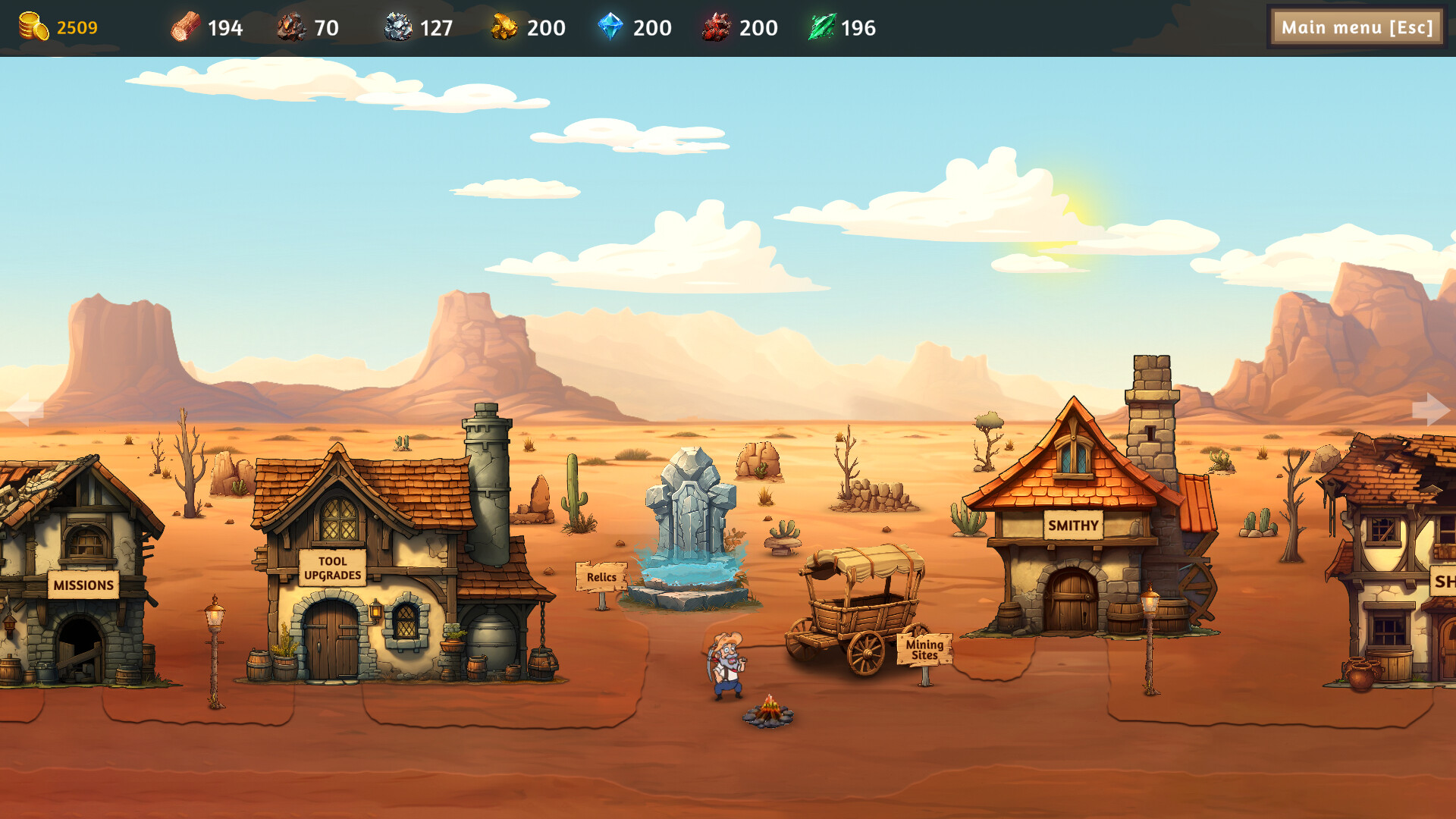Click the red ruby resource icon
Image resolution: width=1456 pixels, height=819 pixels.
point(715,27)
